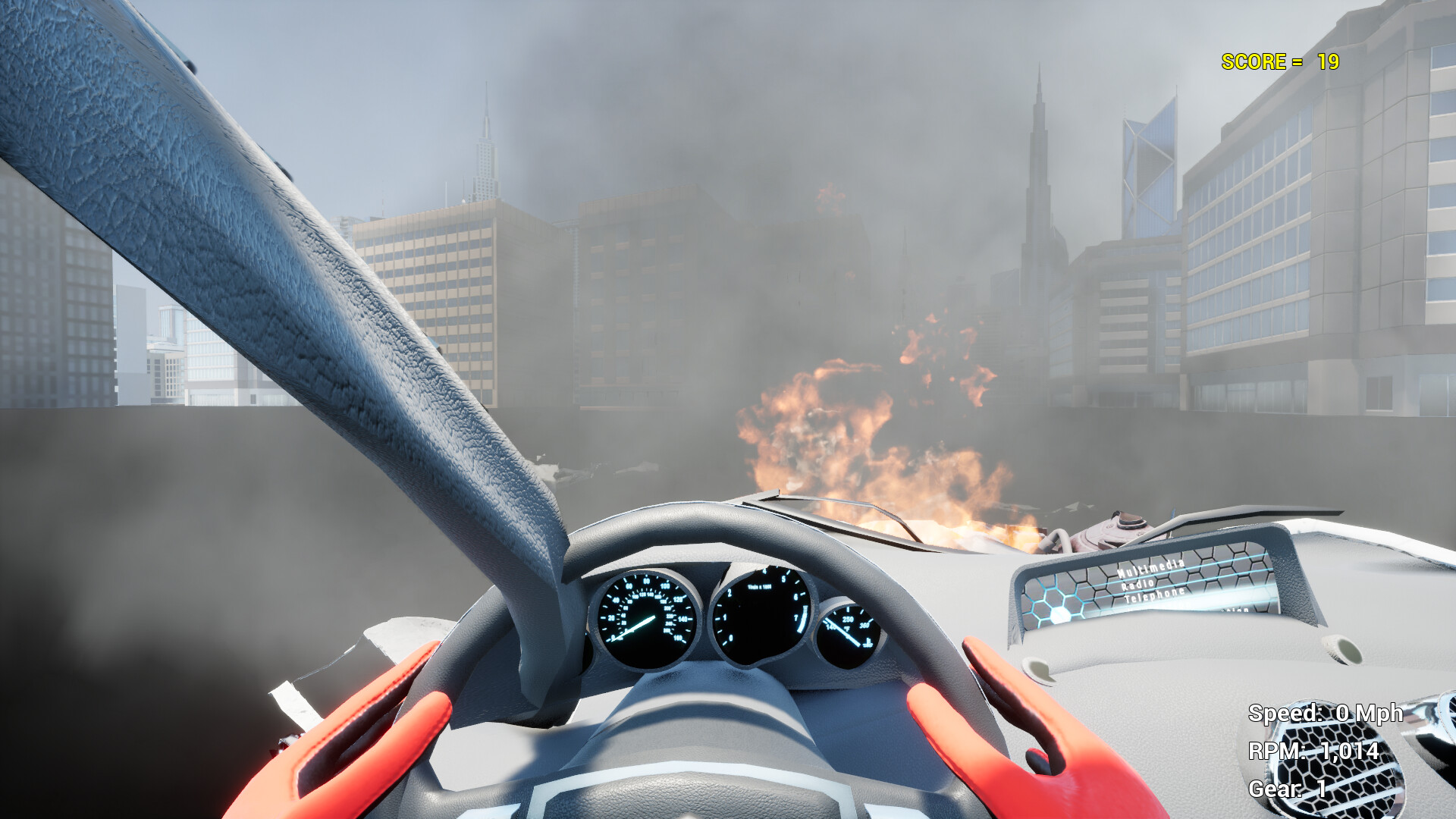Click the SCORE = 19 display
Image resolution: width=1456 pixels, height=819 pixels.
[1279, 63]
